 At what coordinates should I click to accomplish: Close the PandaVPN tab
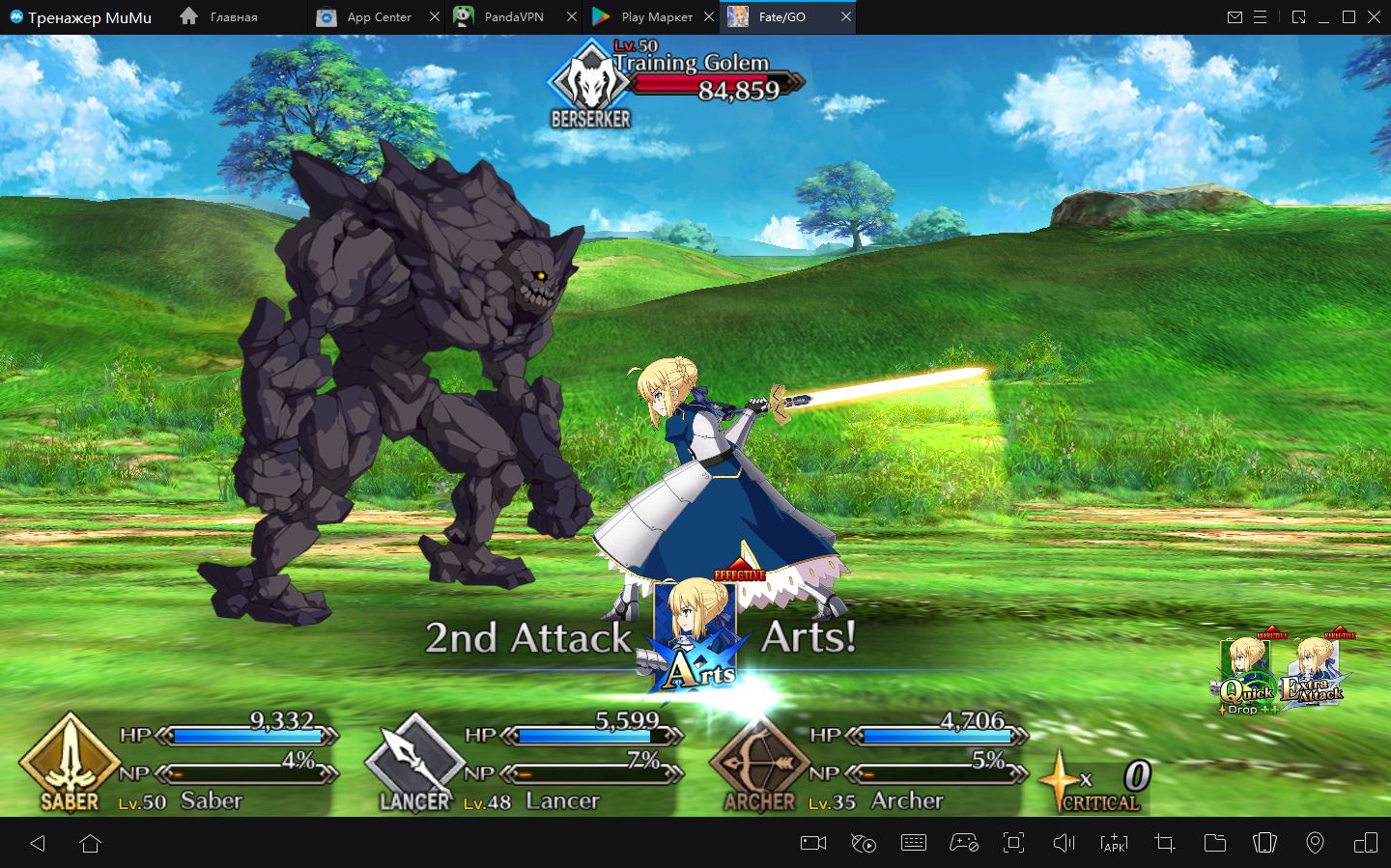(x=572, y=17)
